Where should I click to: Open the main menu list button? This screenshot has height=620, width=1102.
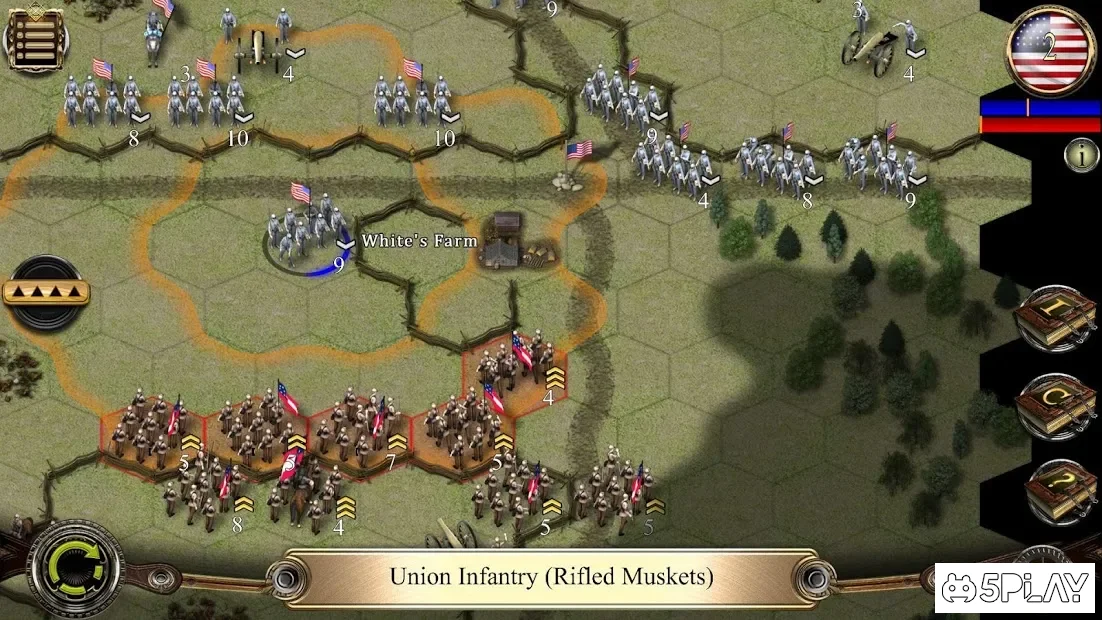(x=35, y=39)
